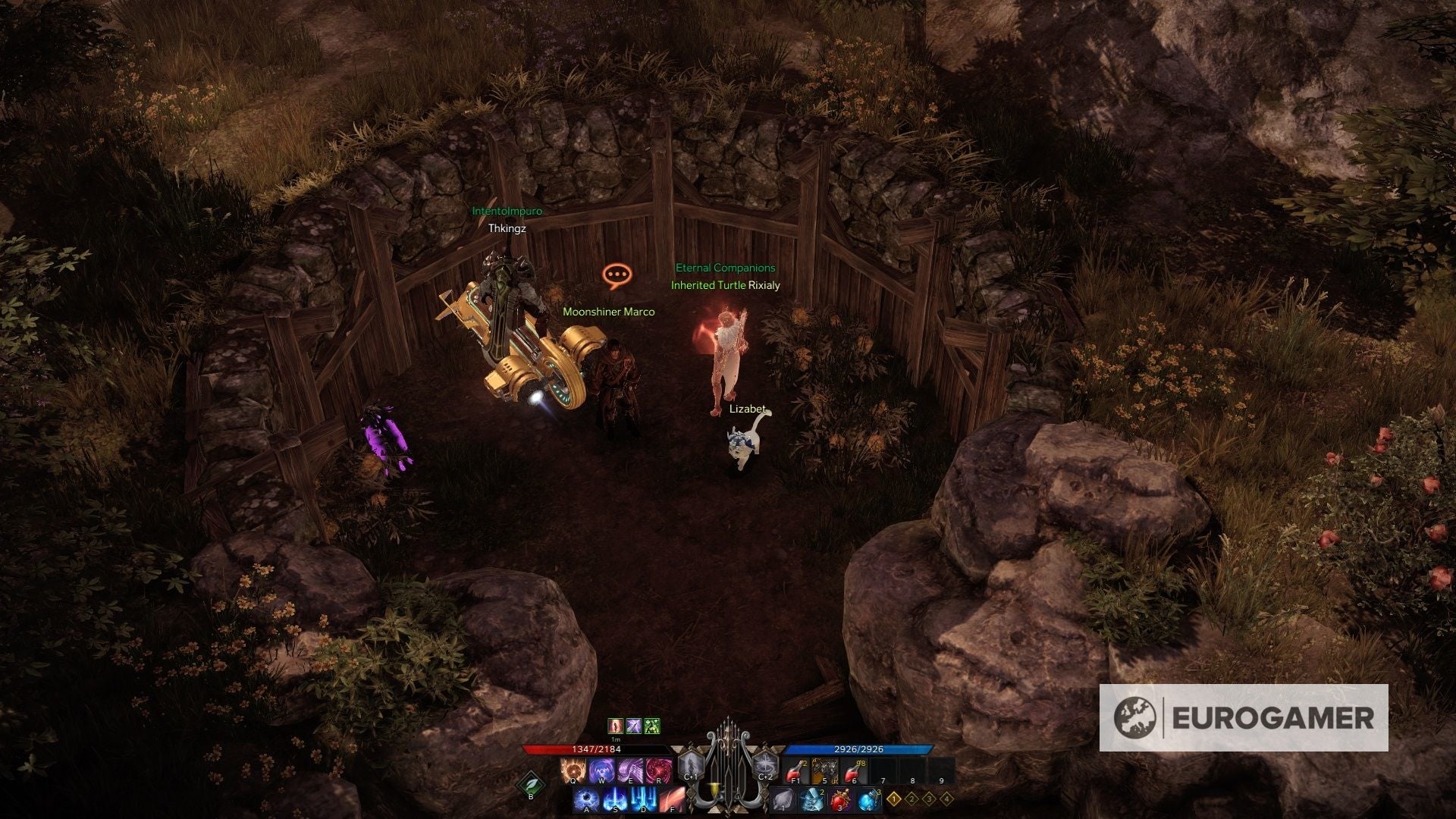The width and height of the screenshot is (1456, 819).
Task: Switch to hotbar preset 2 diamond
Action: pos(912,799)
